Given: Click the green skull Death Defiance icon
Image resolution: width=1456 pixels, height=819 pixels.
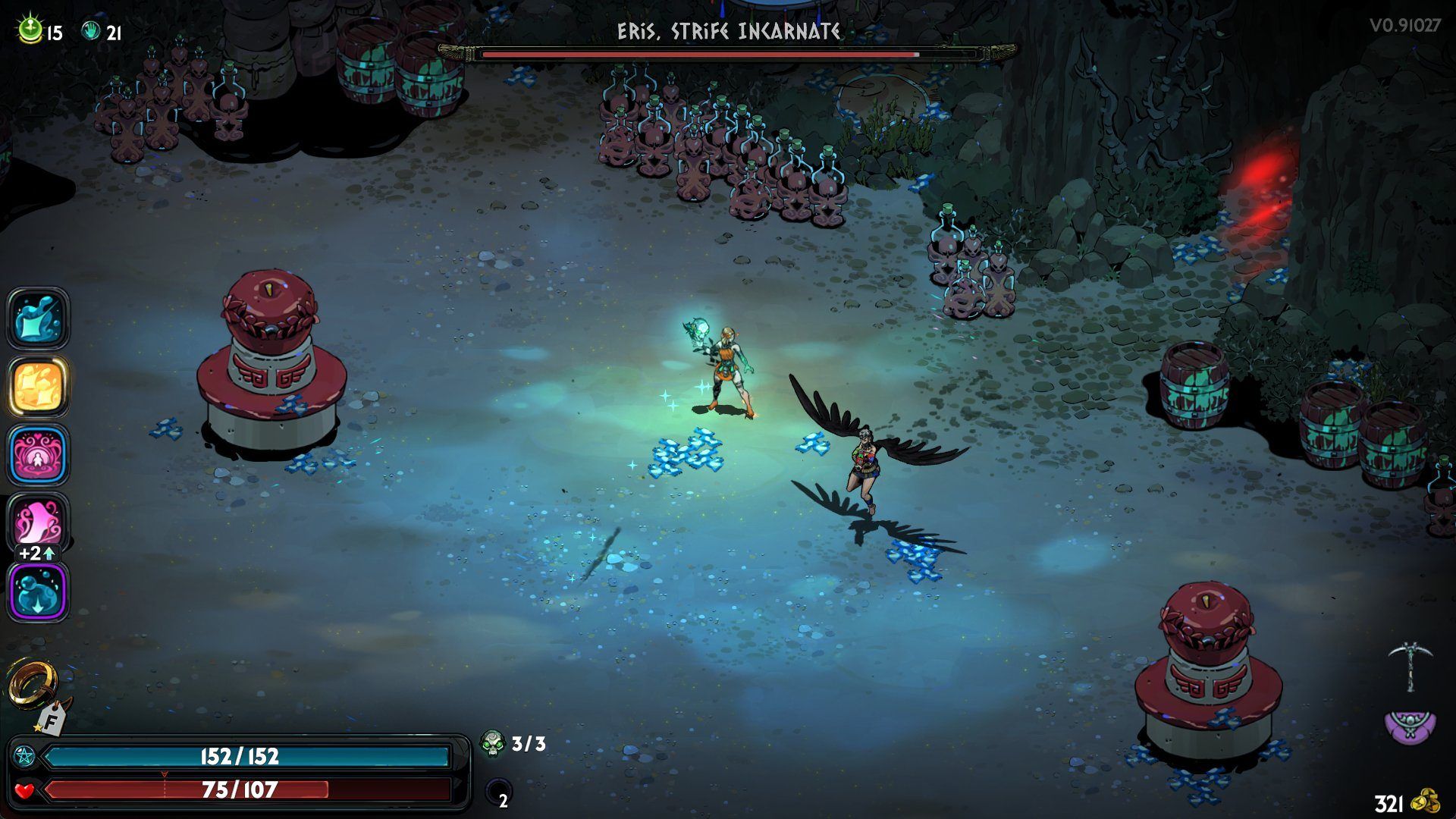Looking at the screenshot, I should 493,743.
